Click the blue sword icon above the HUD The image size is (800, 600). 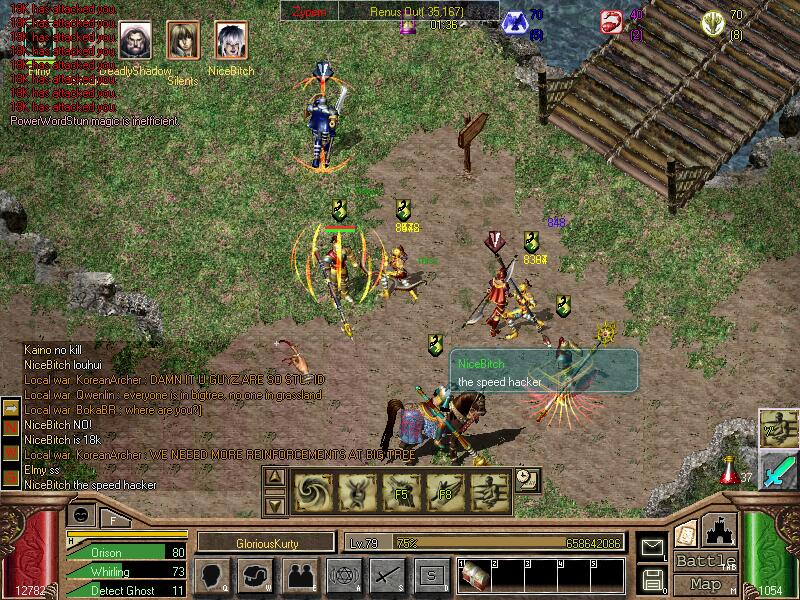coord(779,469)
